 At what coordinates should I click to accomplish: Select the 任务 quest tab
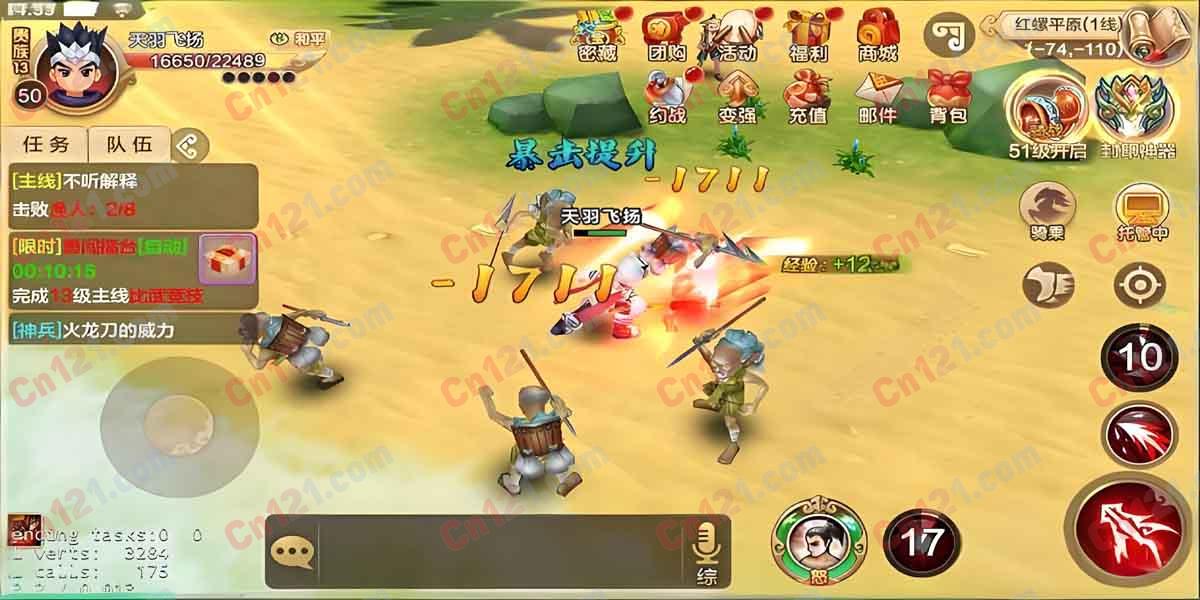46,145
